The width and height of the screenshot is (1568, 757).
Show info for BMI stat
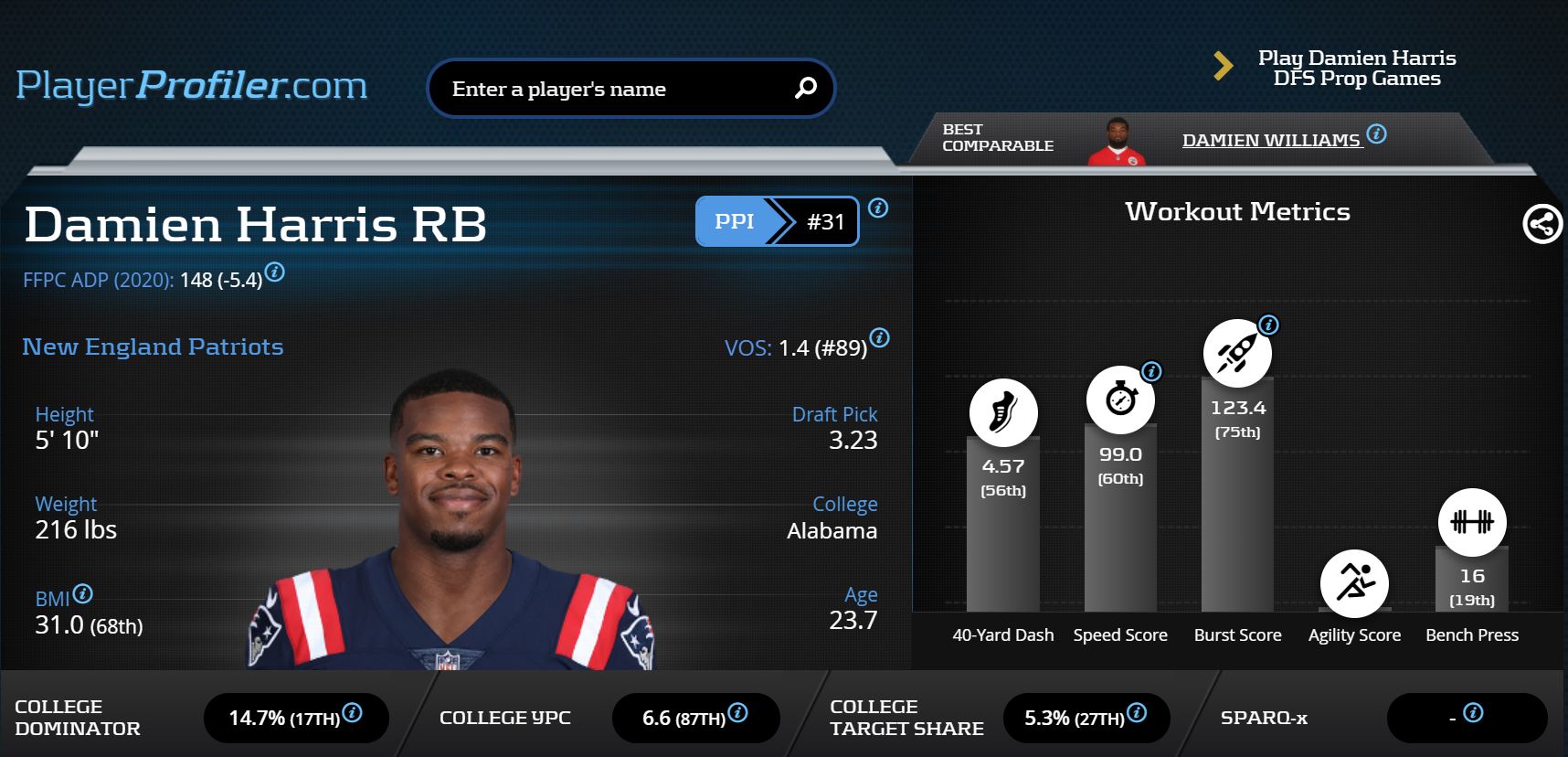coord(82,594)
